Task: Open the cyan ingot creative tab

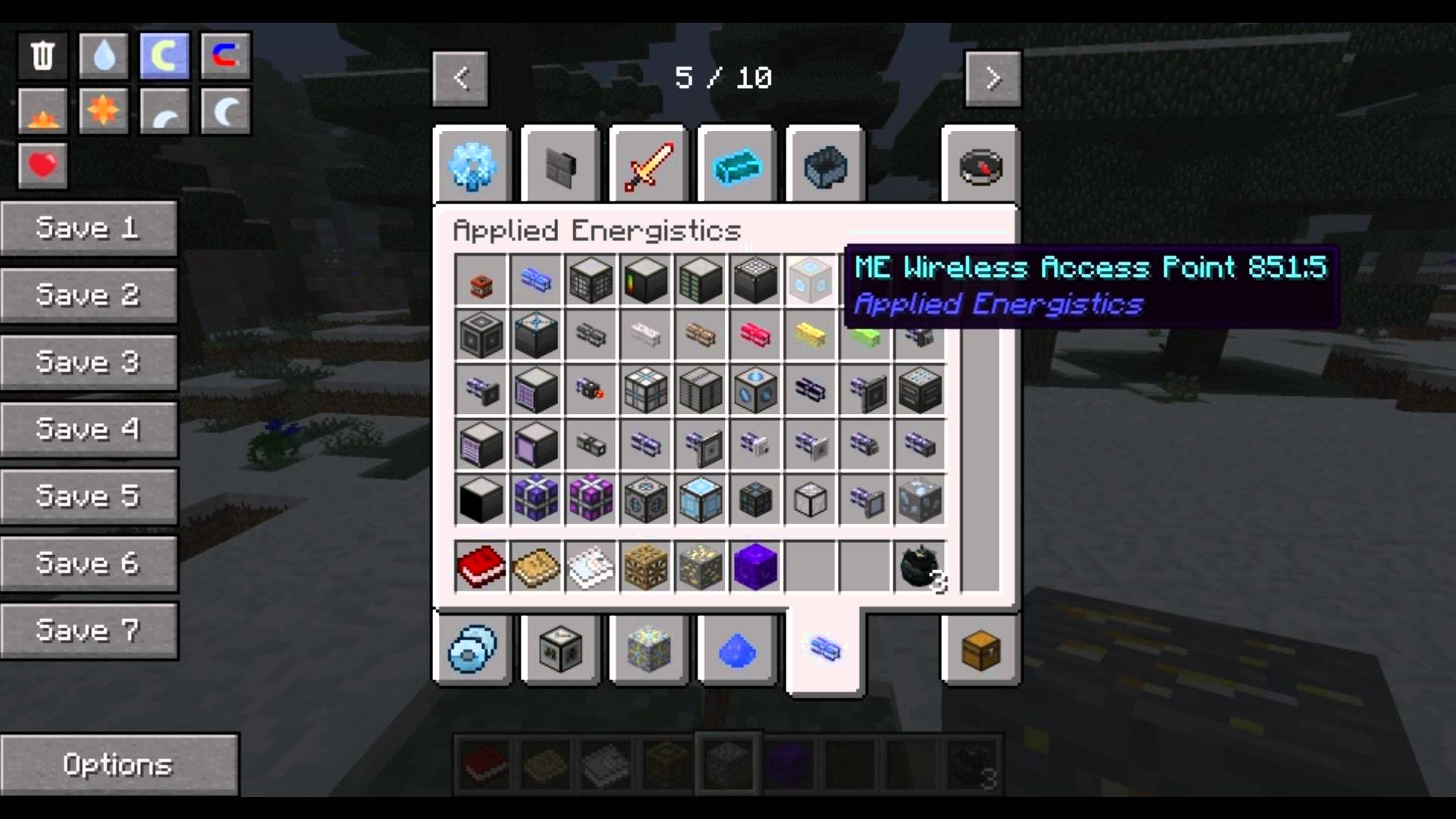Action: tap(737, 165)
